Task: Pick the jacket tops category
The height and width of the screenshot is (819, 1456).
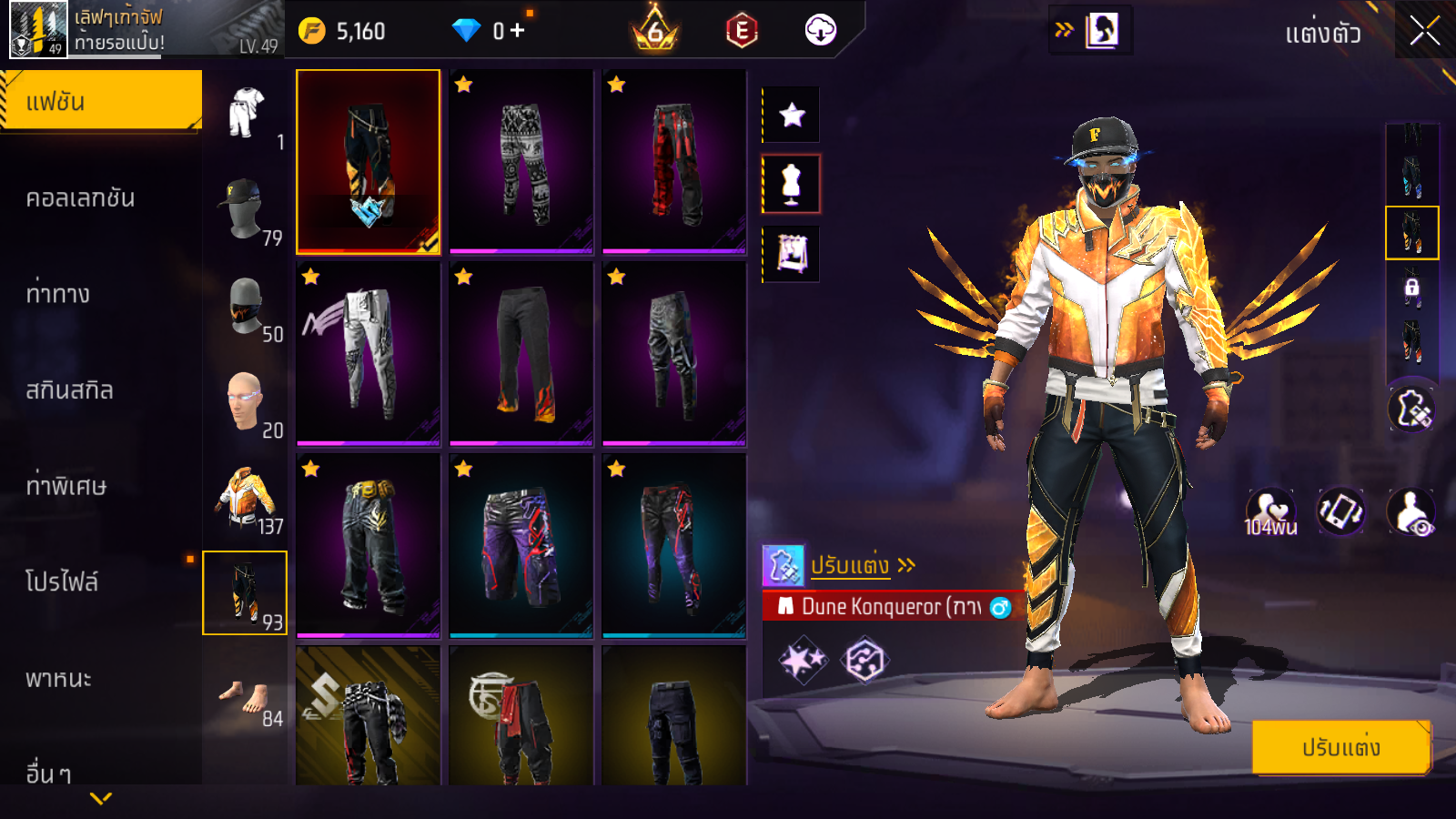Action: 245,497
